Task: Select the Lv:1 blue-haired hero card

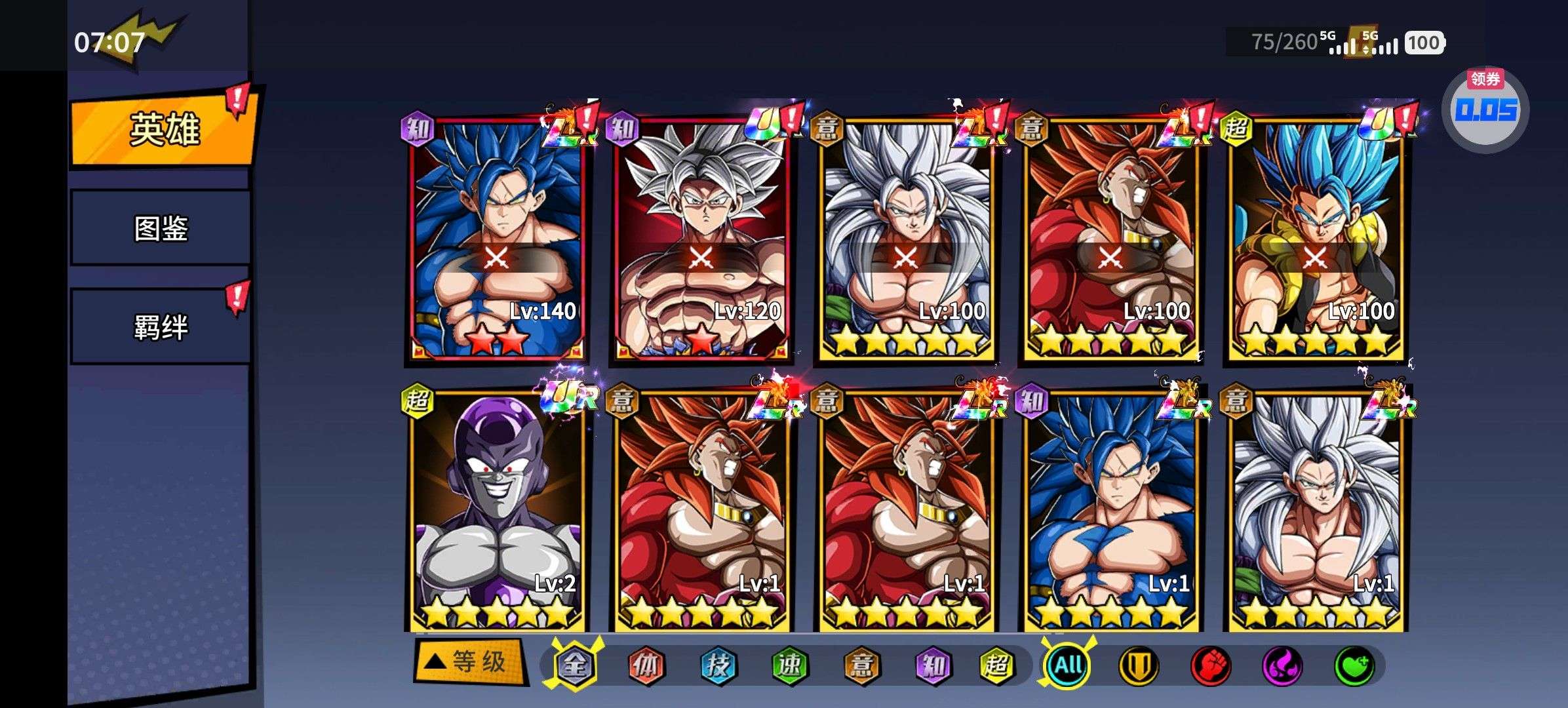Action: pyautogui.click(x=1110, y=511)
